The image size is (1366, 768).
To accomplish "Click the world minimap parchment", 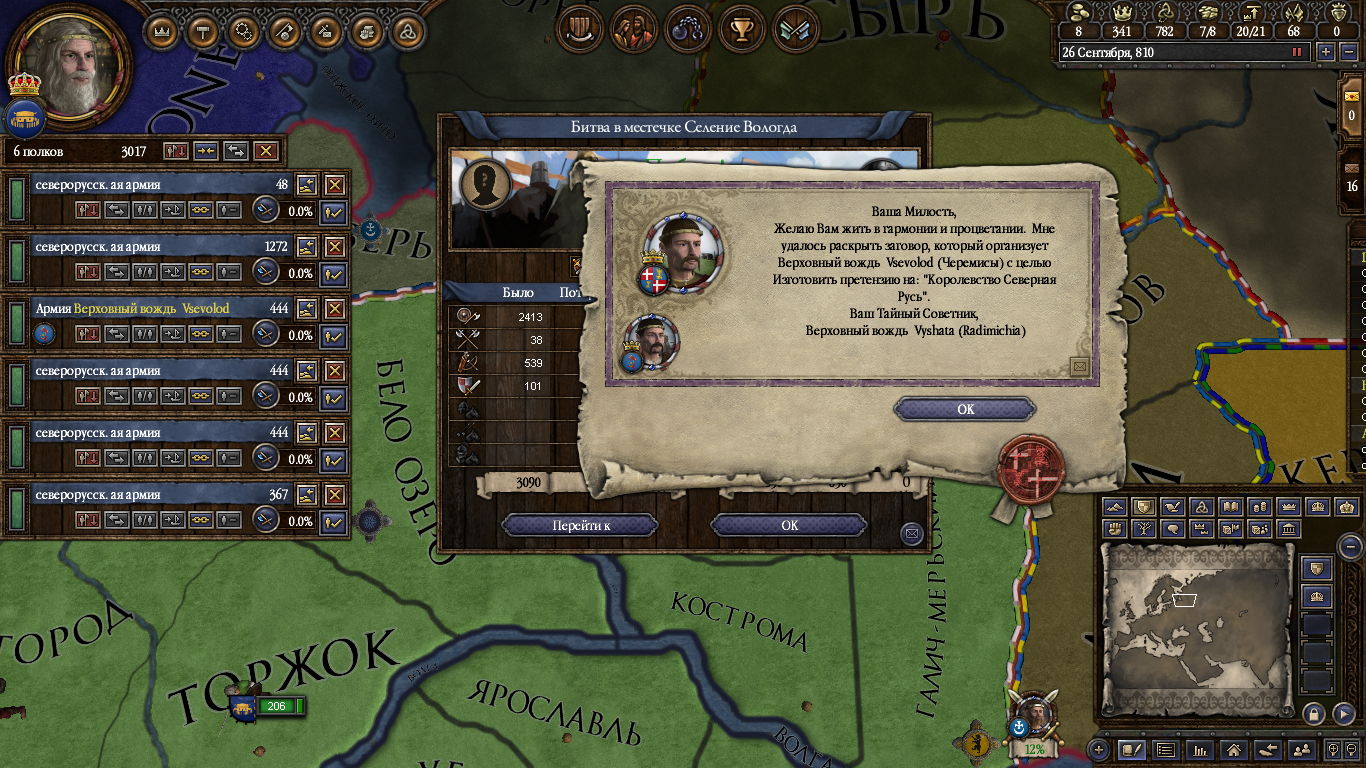I will [1197, 629].
